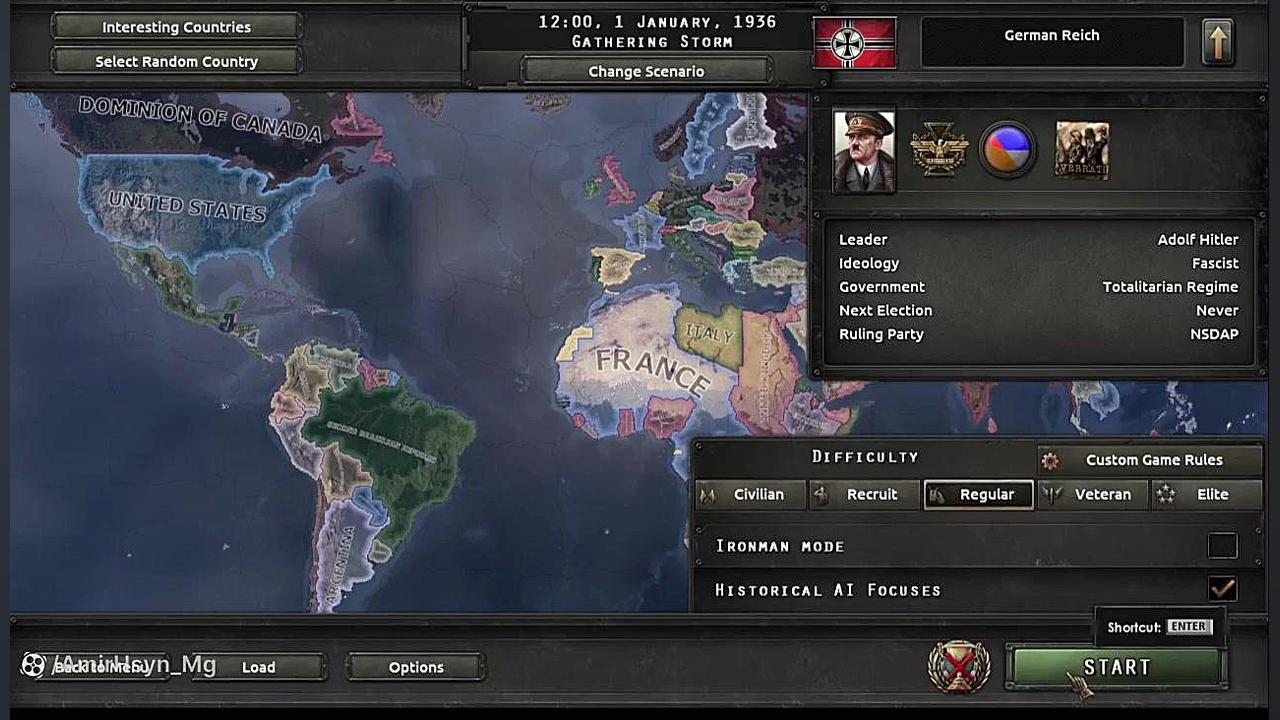Open the Interesting Countries list
The height and width of the screenshot is (720, 1280).
coord(176,27)
